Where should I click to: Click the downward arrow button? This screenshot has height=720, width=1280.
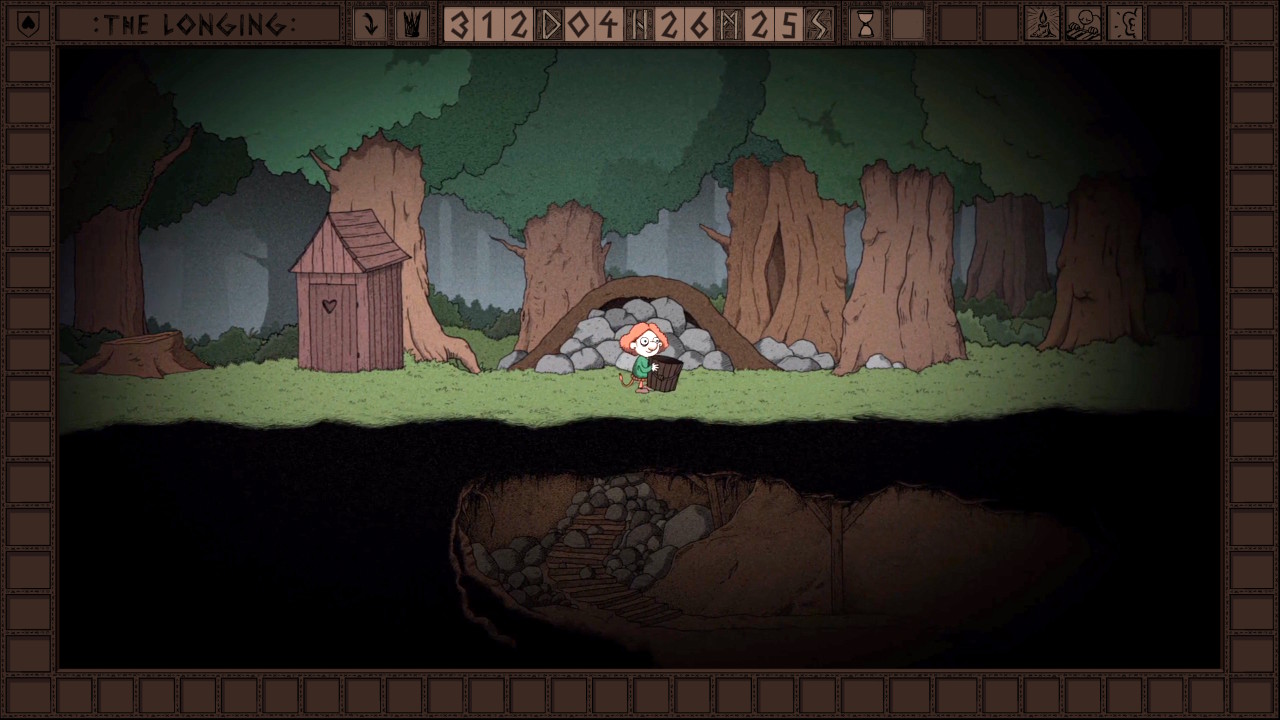click(x=370, y=24)
